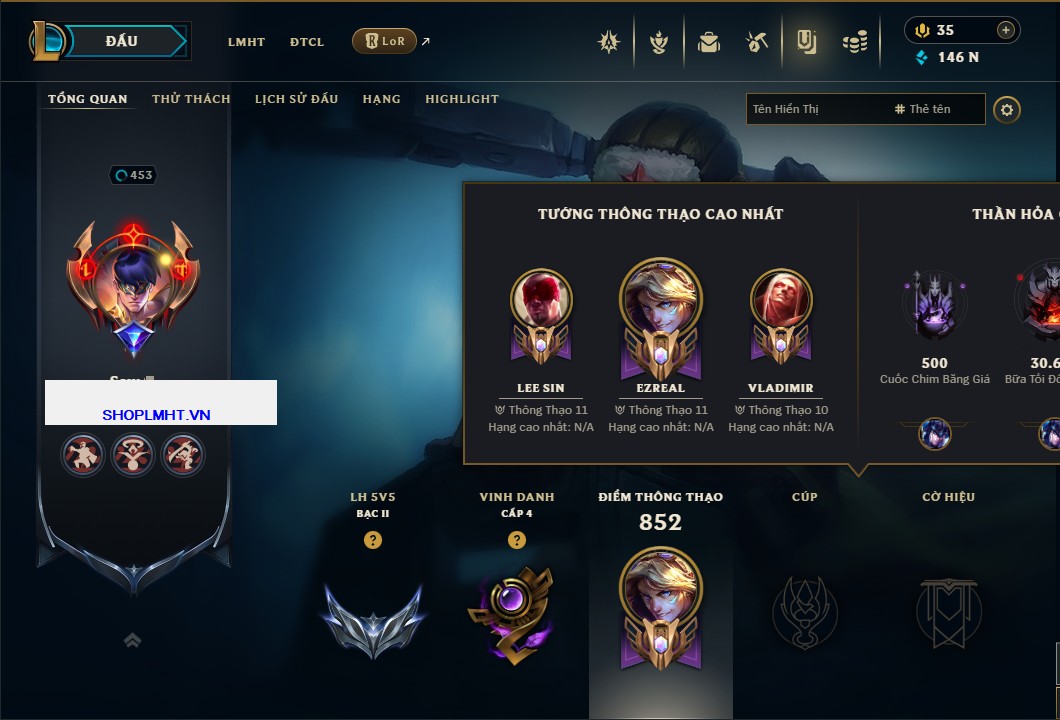The width and height of the screenshot is (1060, 720).
Task: Go to the HIGHLIGHT tab
Action: 462,99
